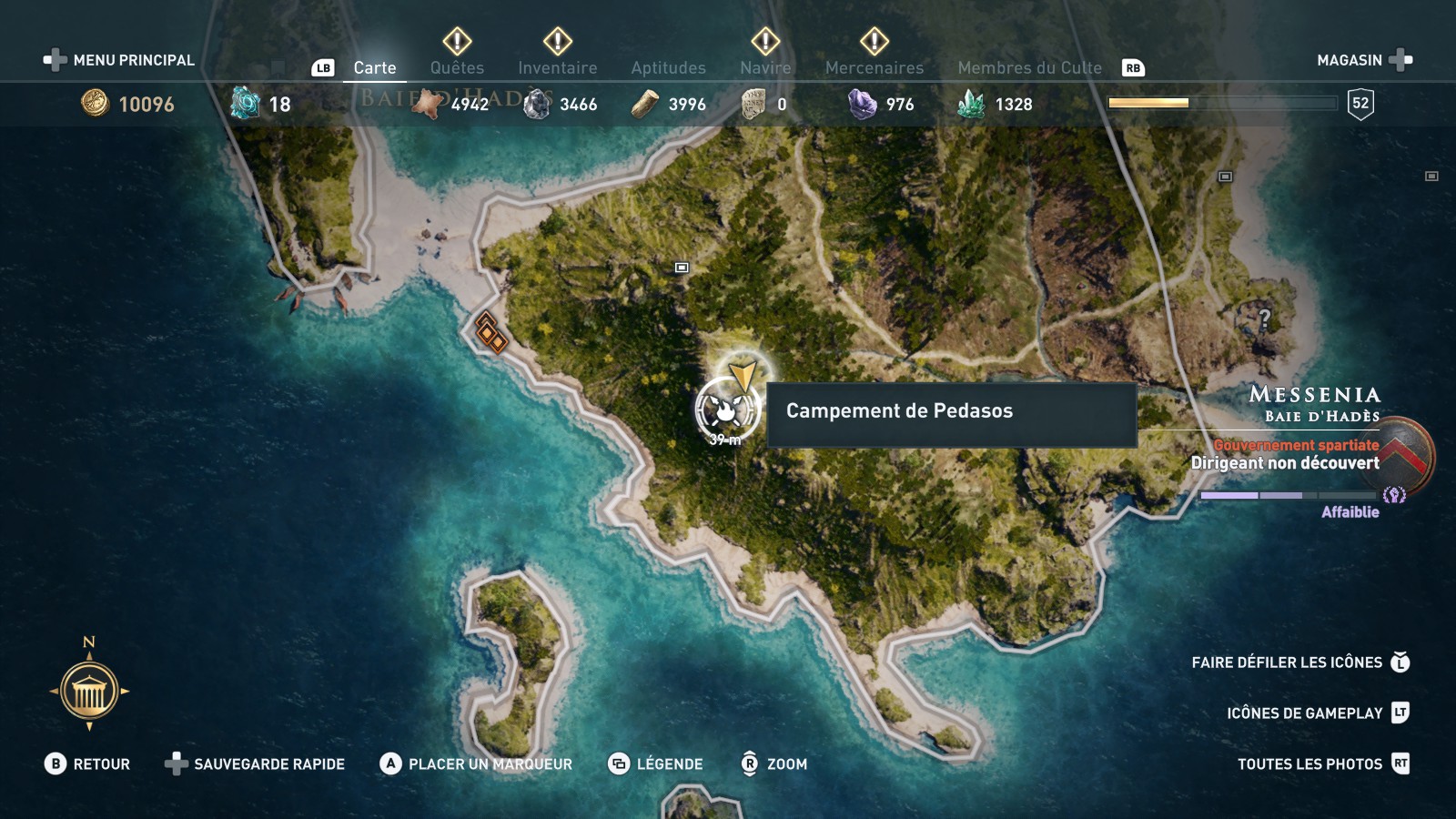Activate Sauvegarde Rapide
This screenshot has width=1456, height=819.
click(x=255, y=764)
